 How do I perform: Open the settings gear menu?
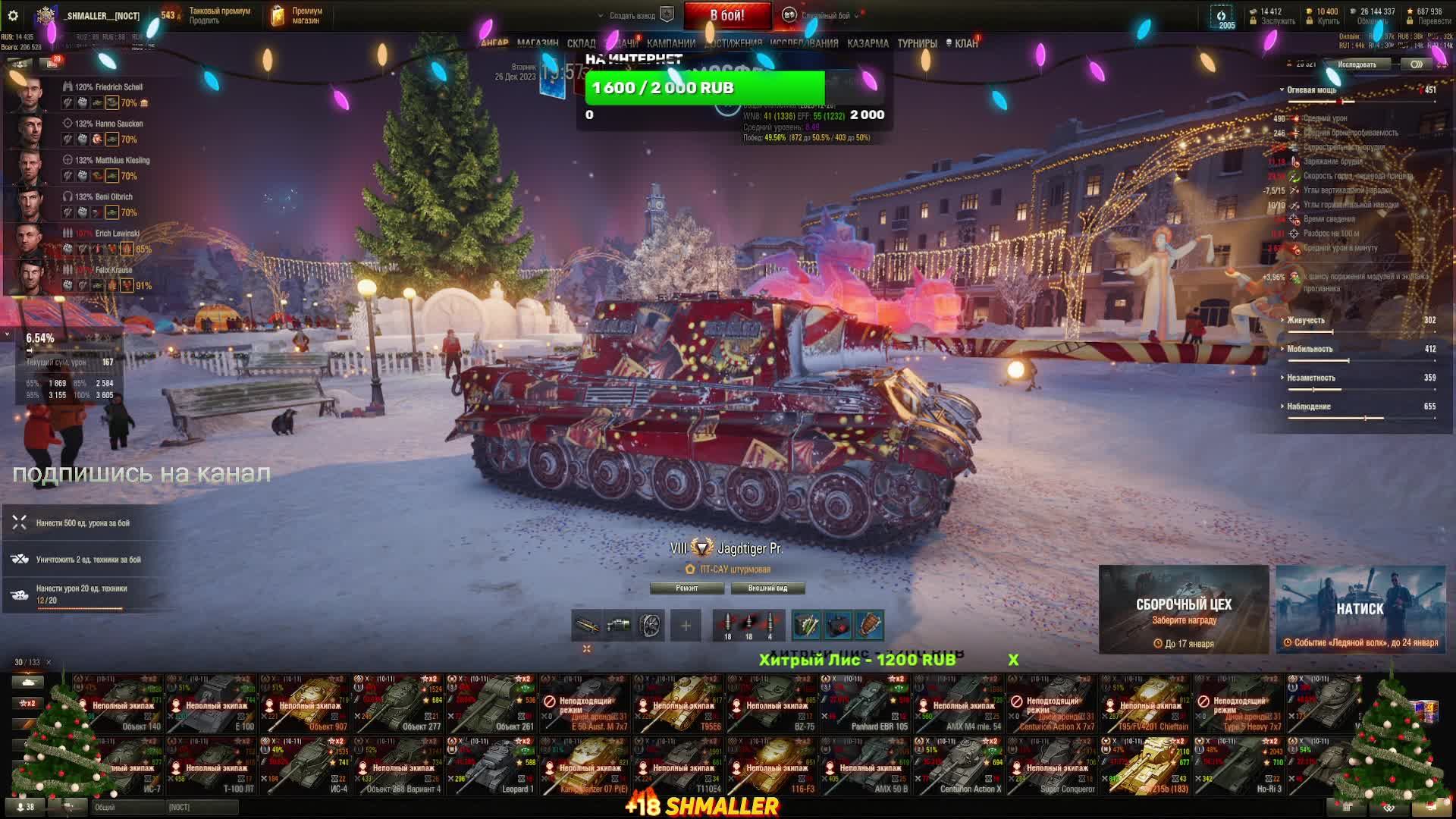(x=12, y=15)
